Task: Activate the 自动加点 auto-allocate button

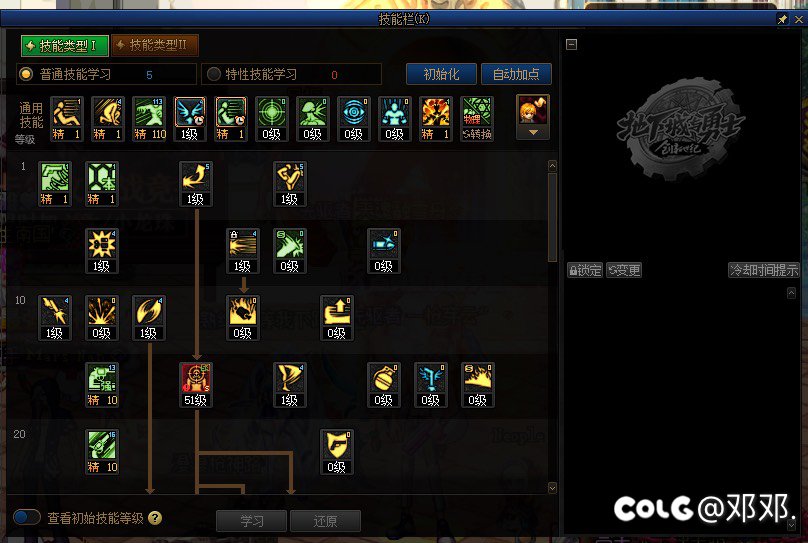Action: click(x=516, y=74)
